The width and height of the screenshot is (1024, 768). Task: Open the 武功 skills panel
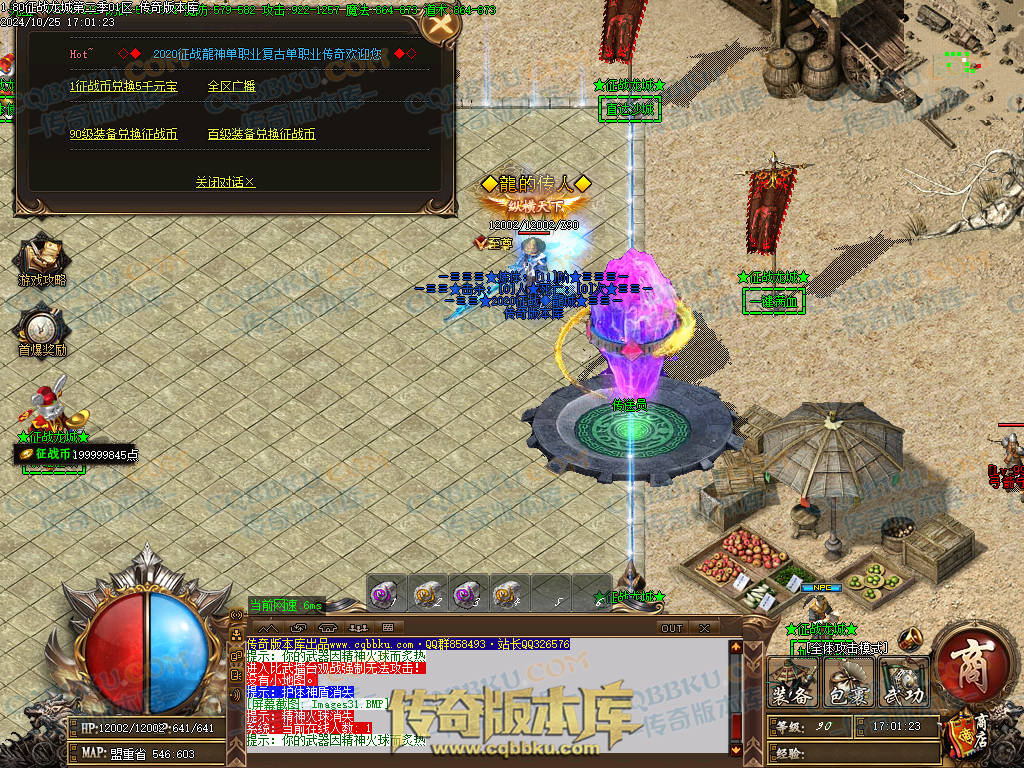click(x=903, y=684)
